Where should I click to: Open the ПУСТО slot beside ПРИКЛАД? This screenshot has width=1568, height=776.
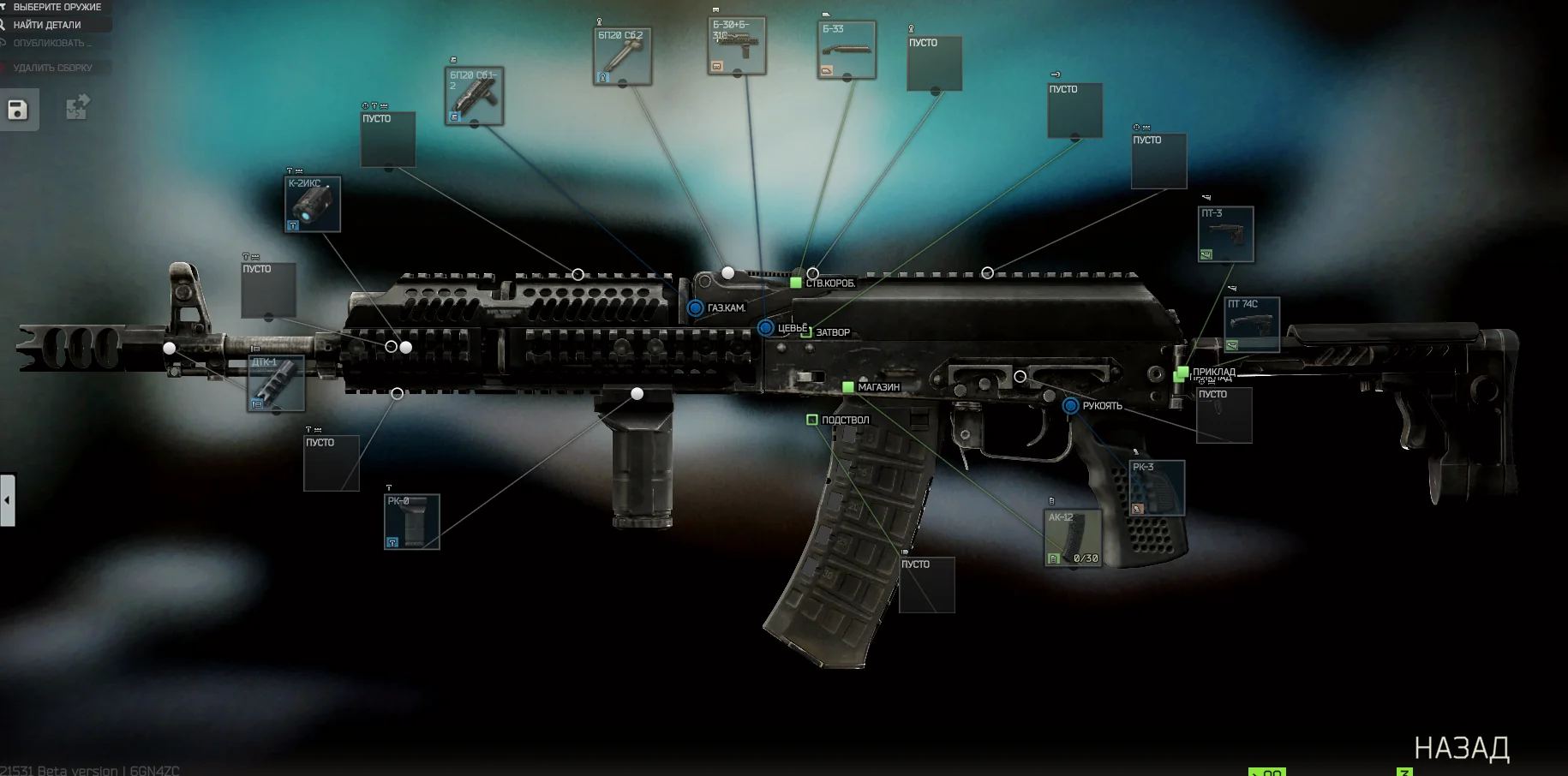click(1224, 416)
